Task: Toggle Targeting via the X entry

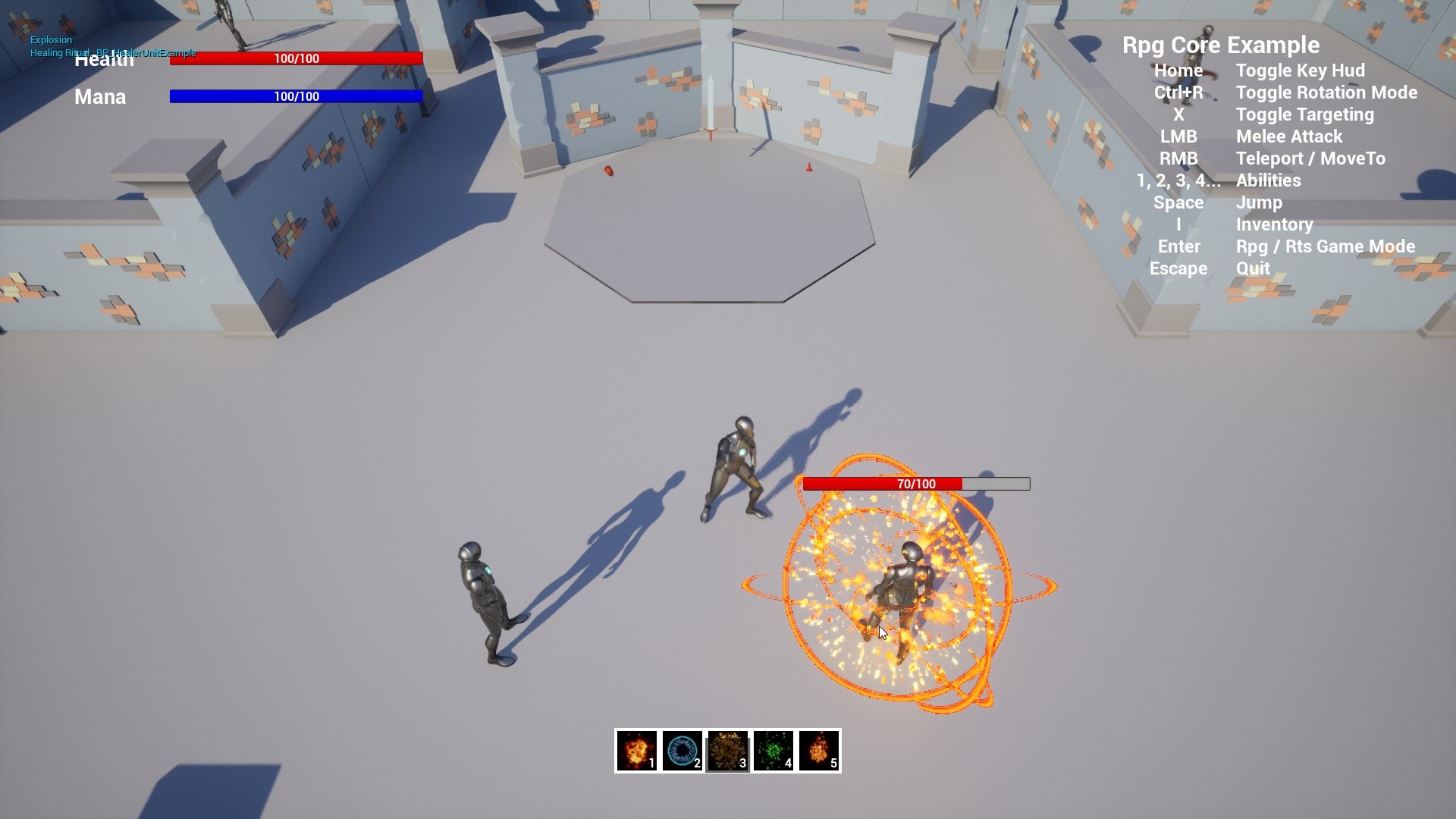Action: pyautogui.click(x=1304, y=115)
